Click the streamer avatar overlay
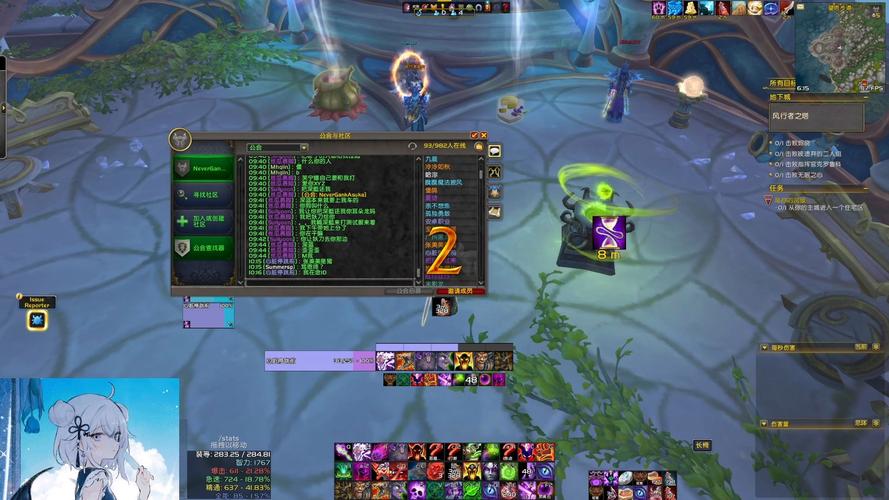This screenshot has width=889, height=500. point(90,438)
